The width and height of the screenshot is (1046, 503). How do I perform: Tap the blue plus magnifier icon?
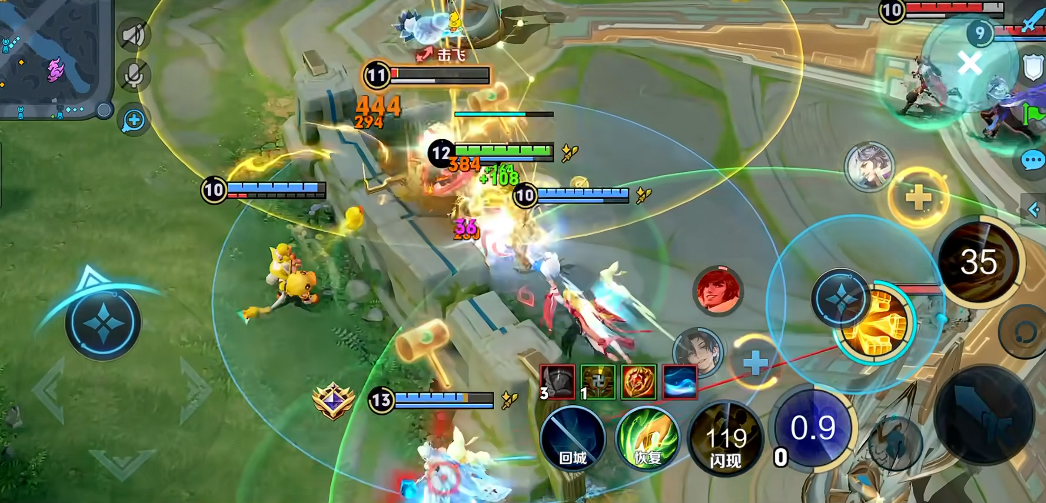pyautogui.click(x=133, y=121)
